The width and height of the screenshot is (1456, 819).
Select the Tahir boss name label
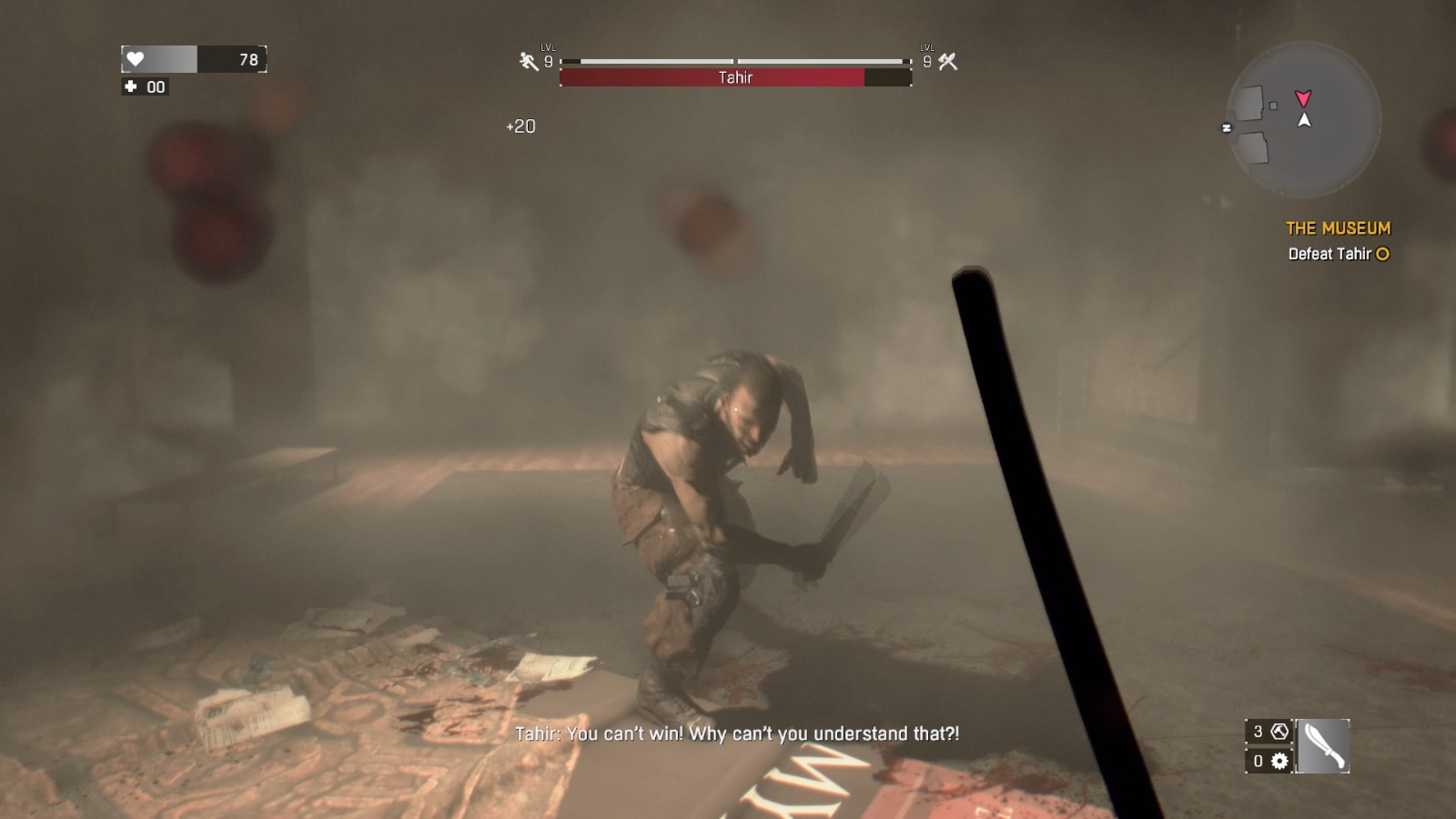tap(734, 77)
